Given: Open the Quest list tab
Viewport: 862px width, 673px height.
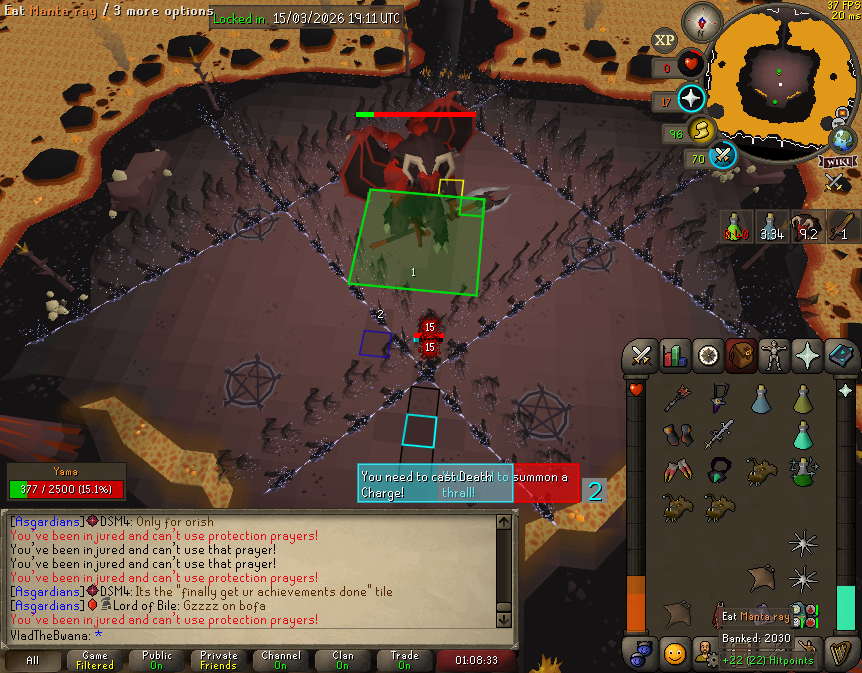Looking at the screenshot, I should pyautogui.click(x=708, y=356).
